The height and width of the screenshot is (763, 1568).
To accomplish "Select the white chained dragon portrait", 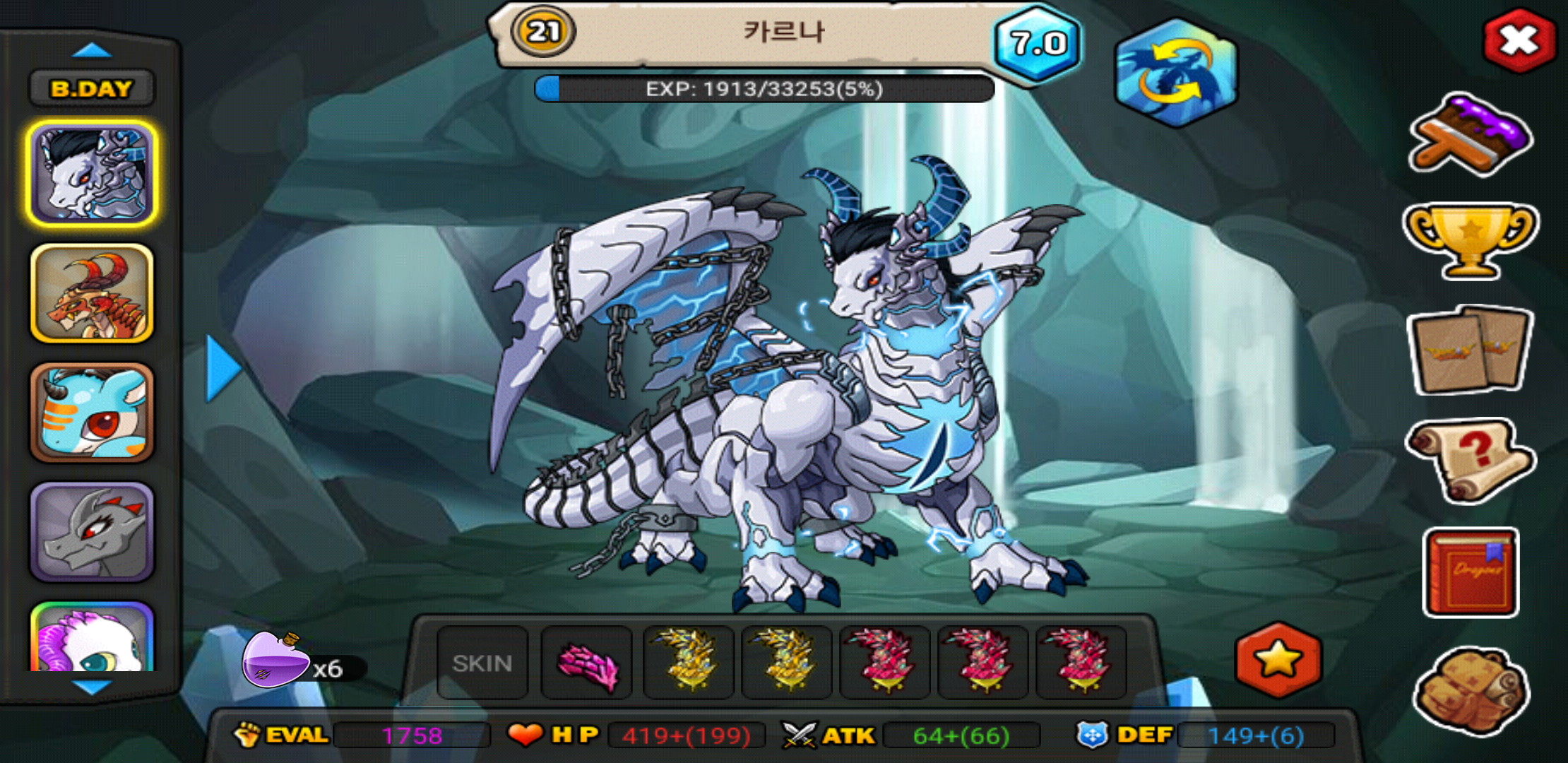I will tap(92, 174).
